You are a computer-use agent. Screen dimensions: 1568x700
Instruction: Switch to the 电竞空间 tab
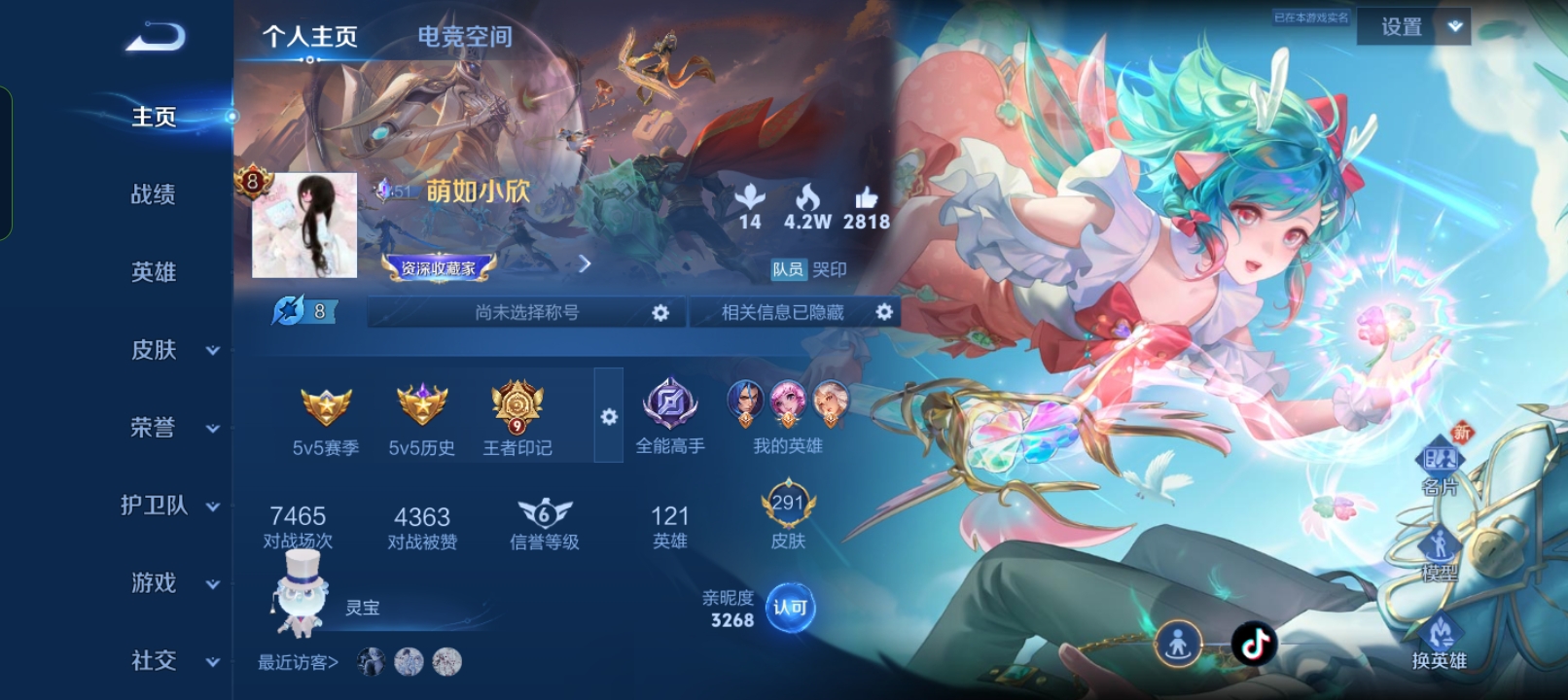(x=465, y=37)
